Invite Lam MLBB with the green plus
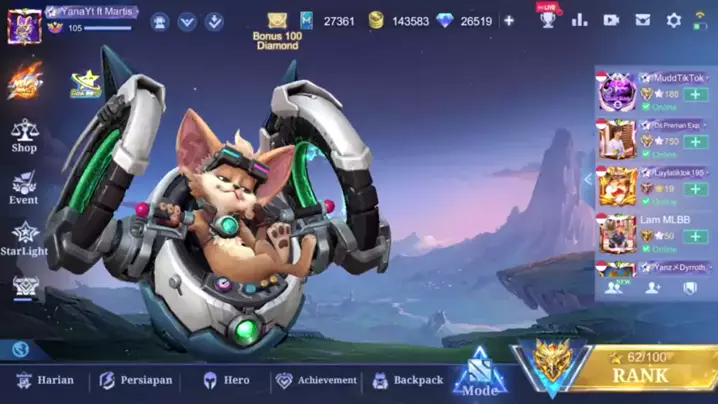Image resolution: width=718 pixels, height=404 pixels. (x=693, y=236)
